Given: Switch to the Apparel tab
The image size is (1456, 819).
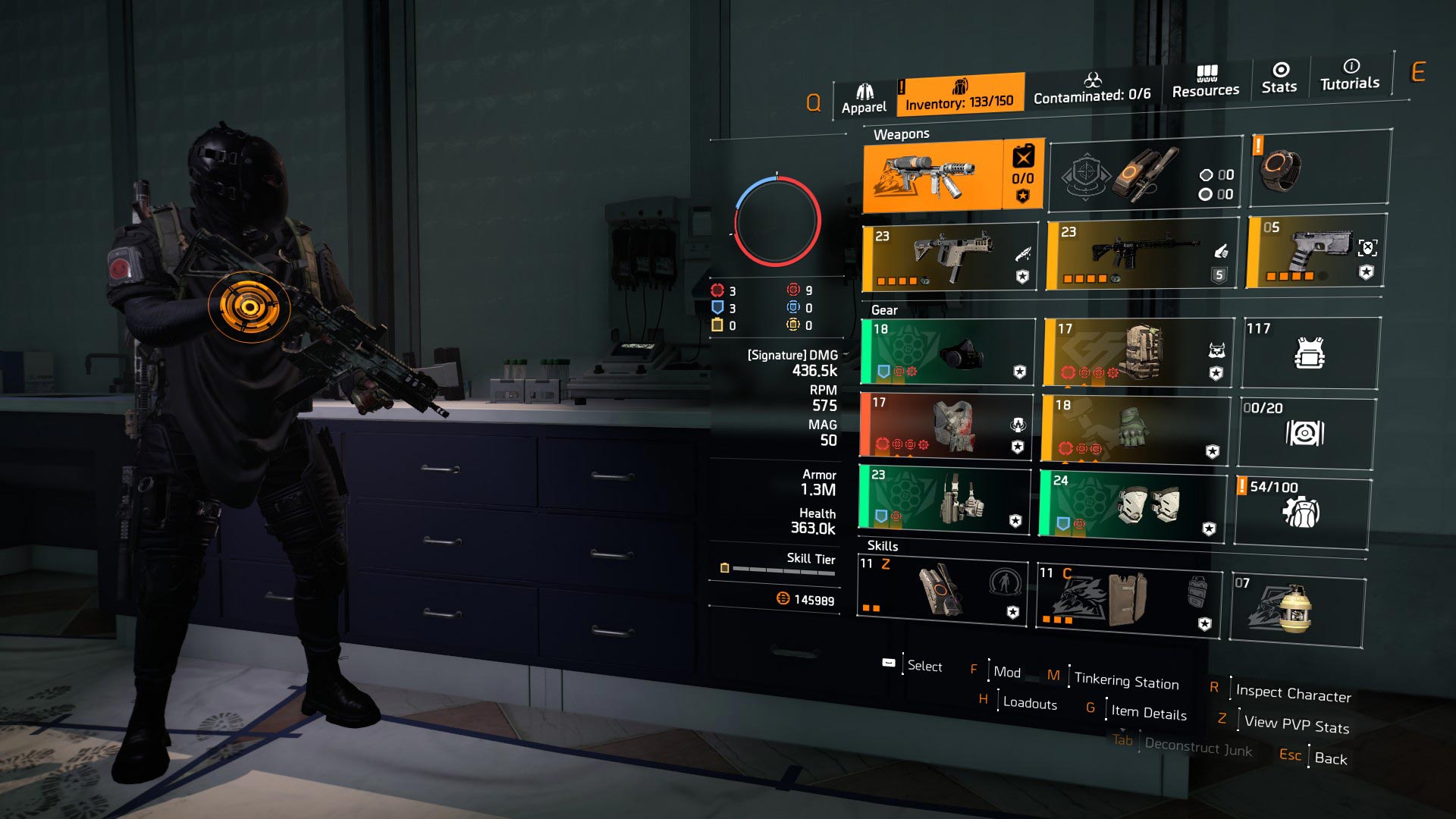Looking at the screenshot, I should click(x=863, y=91).
